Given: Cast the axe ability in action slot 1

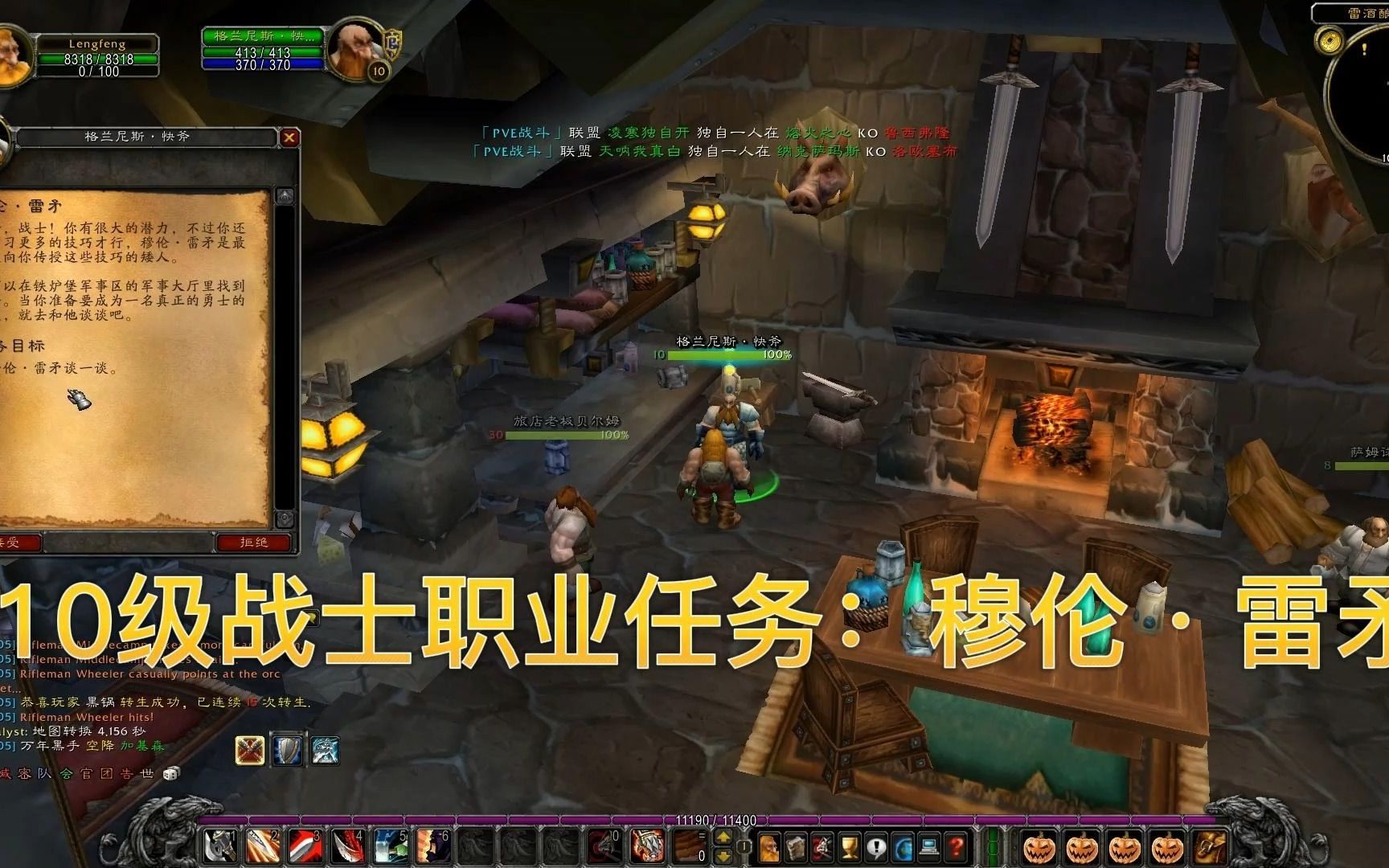Looking at the screenshot, I should (x=219, y=848).
